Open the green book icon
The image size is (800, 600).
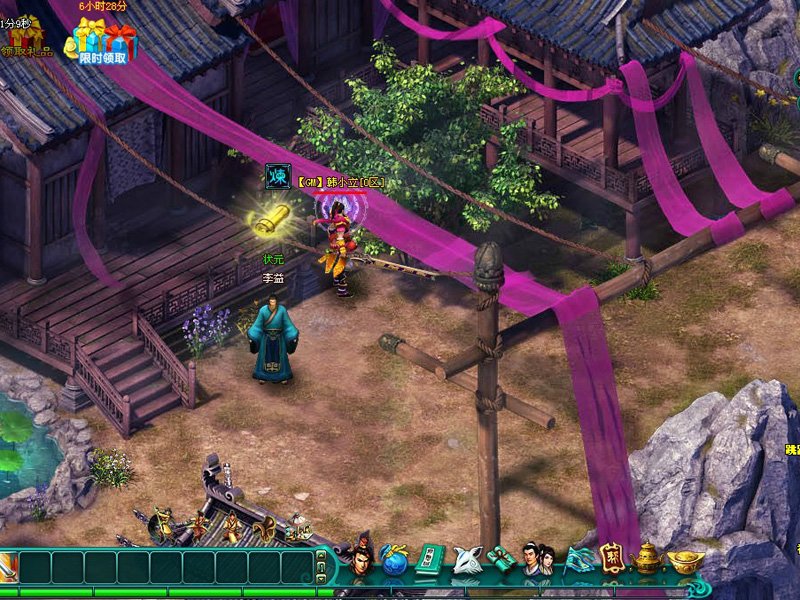coord(429,560)
